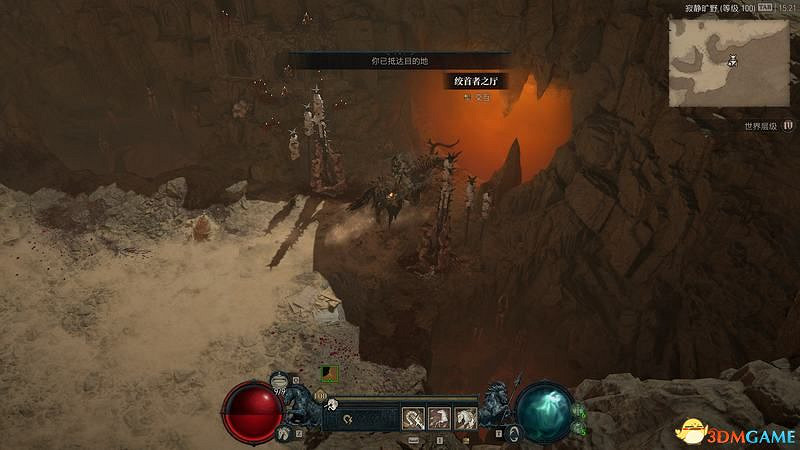Select the horseshoe icon on the action bar
This screenshot has width=800, height=450.
(x=345, y=419)
